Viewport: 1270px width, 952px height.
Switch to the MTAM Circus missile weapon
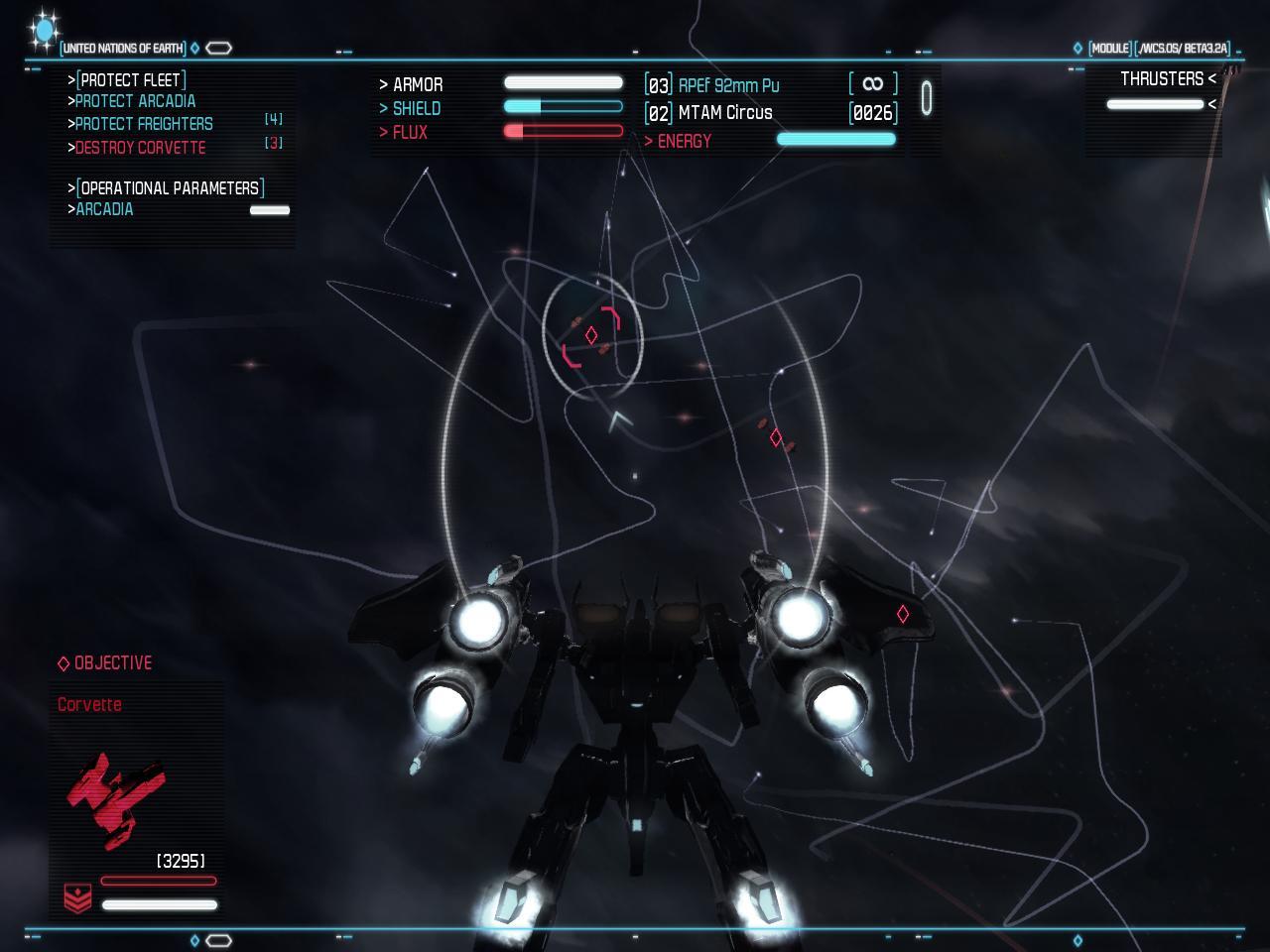[x=724, y=113]
